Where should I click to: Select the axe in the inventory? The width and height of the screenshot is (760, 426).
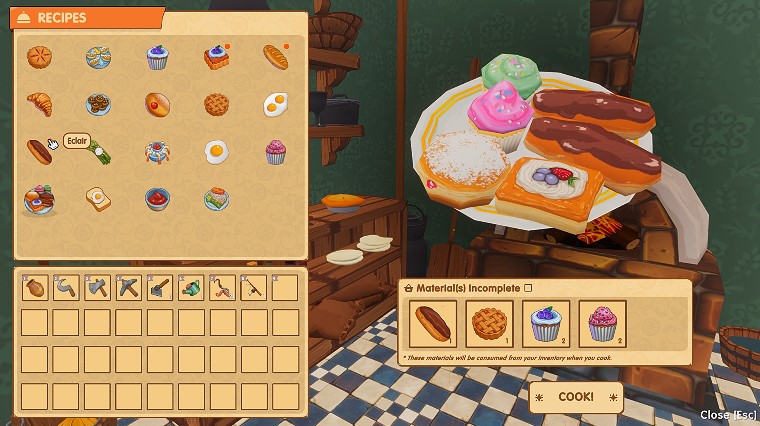tap(98, 288)
